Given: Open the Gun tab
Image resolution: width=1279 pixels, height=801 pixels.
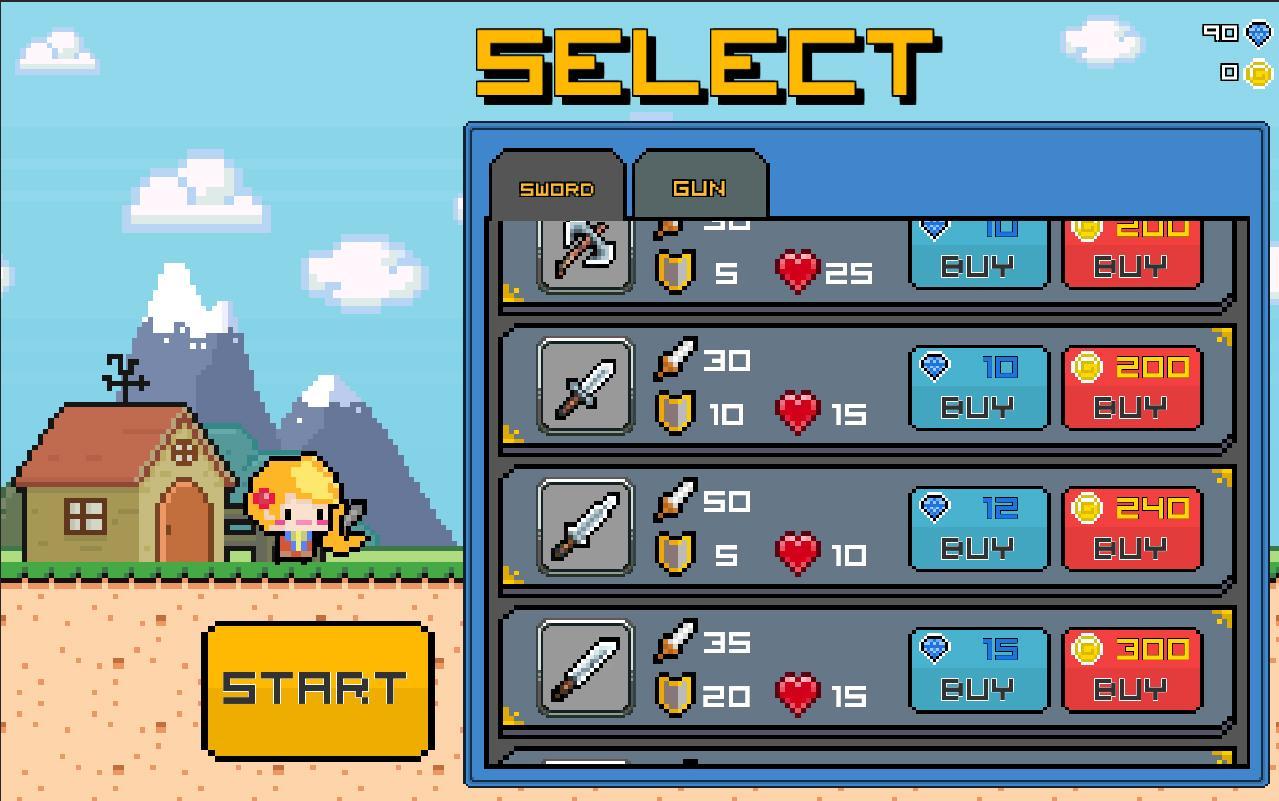Looking at the screenshot, I should pyautogui.click(x=700, y=187).
